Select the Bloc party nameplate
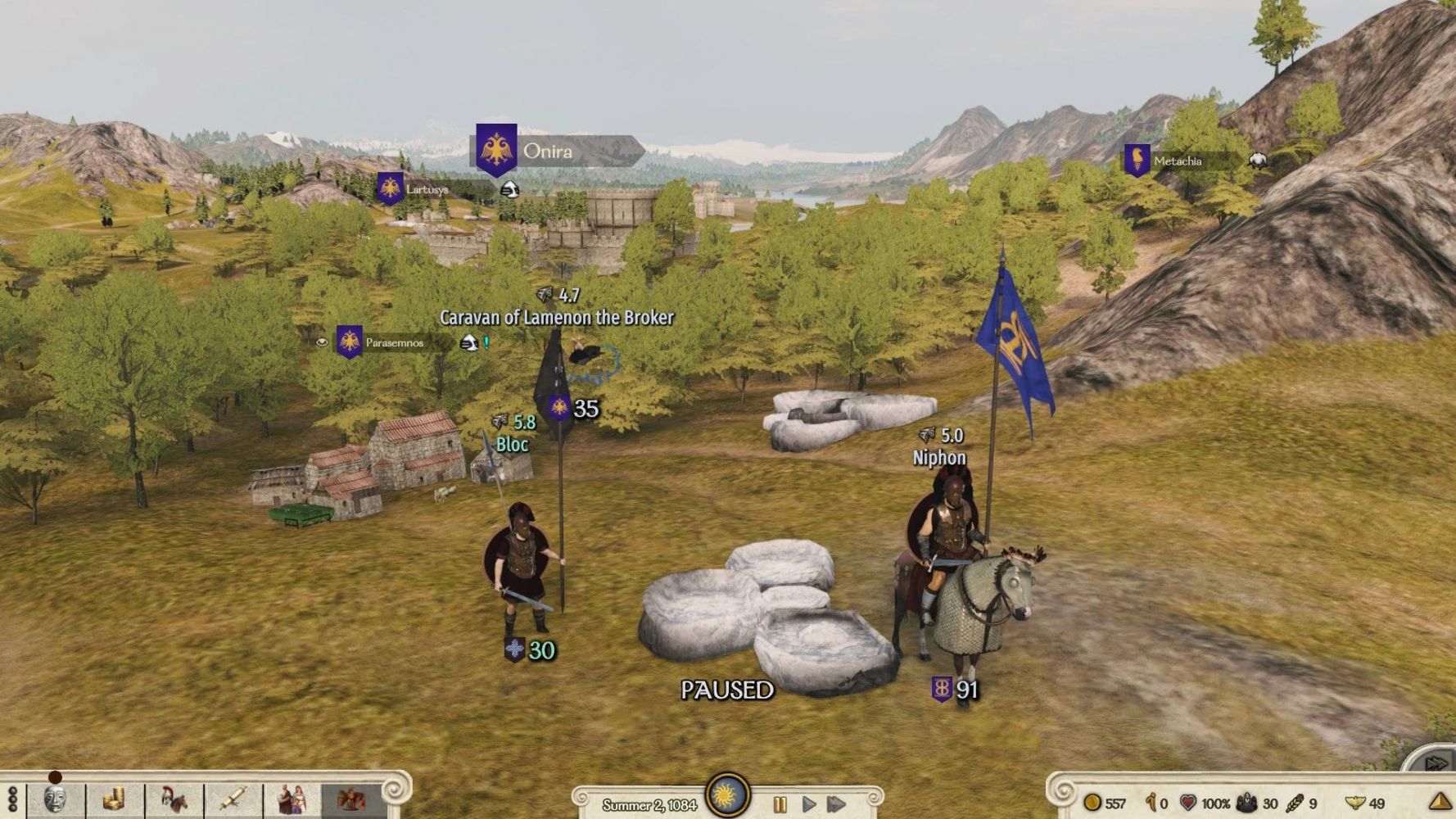Image resolution: width=1456 pixels, height=819 pixels. (x=513, y=444)
